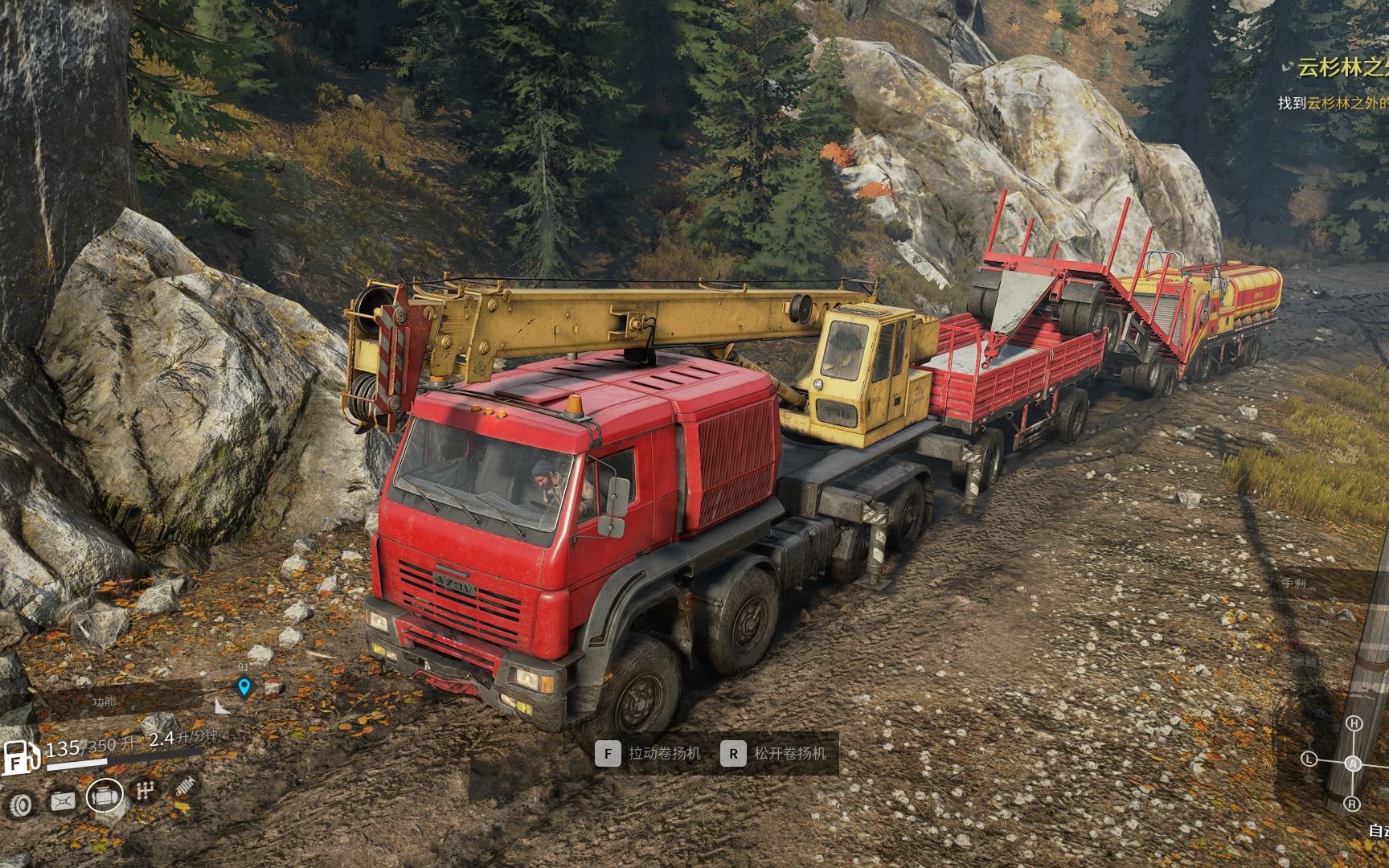
Task: Click the blue waypoint marker on the compass
Action: click(x=244, y=687)
